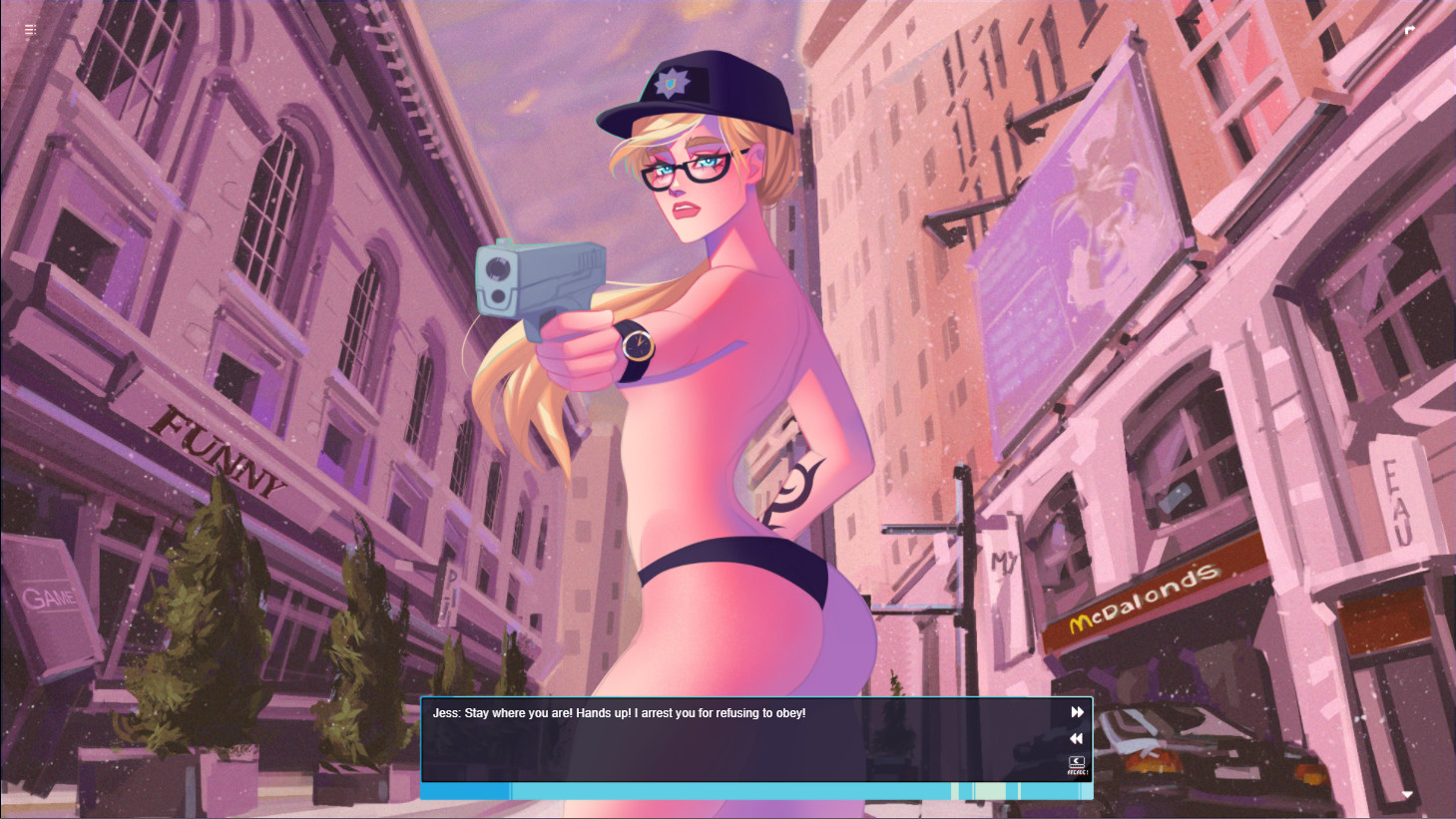Open the hamburger menu in the top-left corner

(x=29, y=29)
